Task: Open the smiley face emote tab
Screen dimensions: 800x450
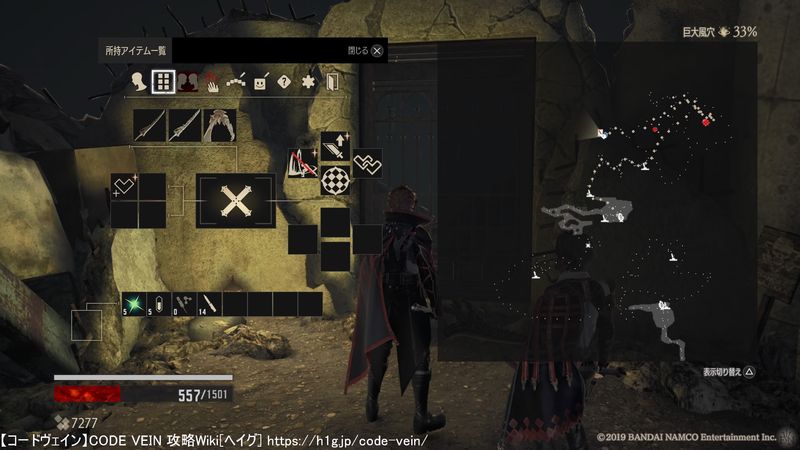Action: pos(260,83)
